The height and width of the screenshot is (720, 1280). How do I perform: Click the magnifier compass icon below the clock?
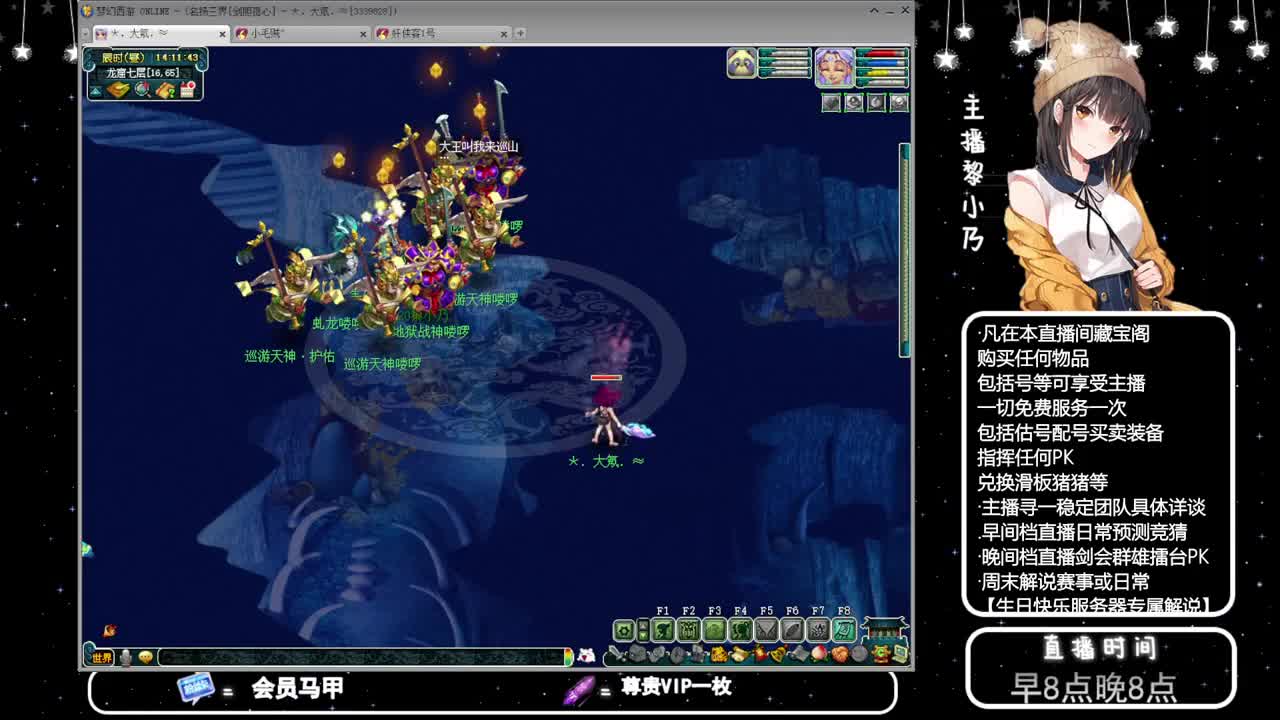(141, 90)
